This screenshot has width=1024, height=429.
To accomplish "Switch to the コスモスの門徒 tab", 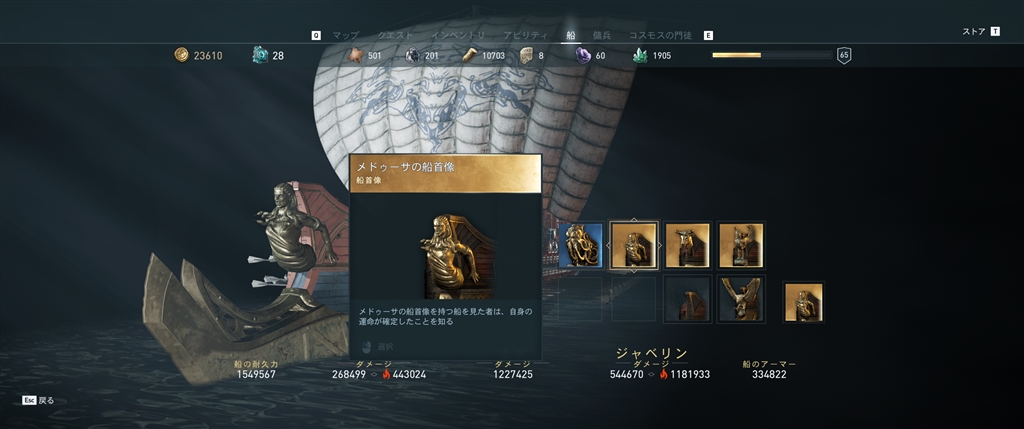I will click(661, 35).
